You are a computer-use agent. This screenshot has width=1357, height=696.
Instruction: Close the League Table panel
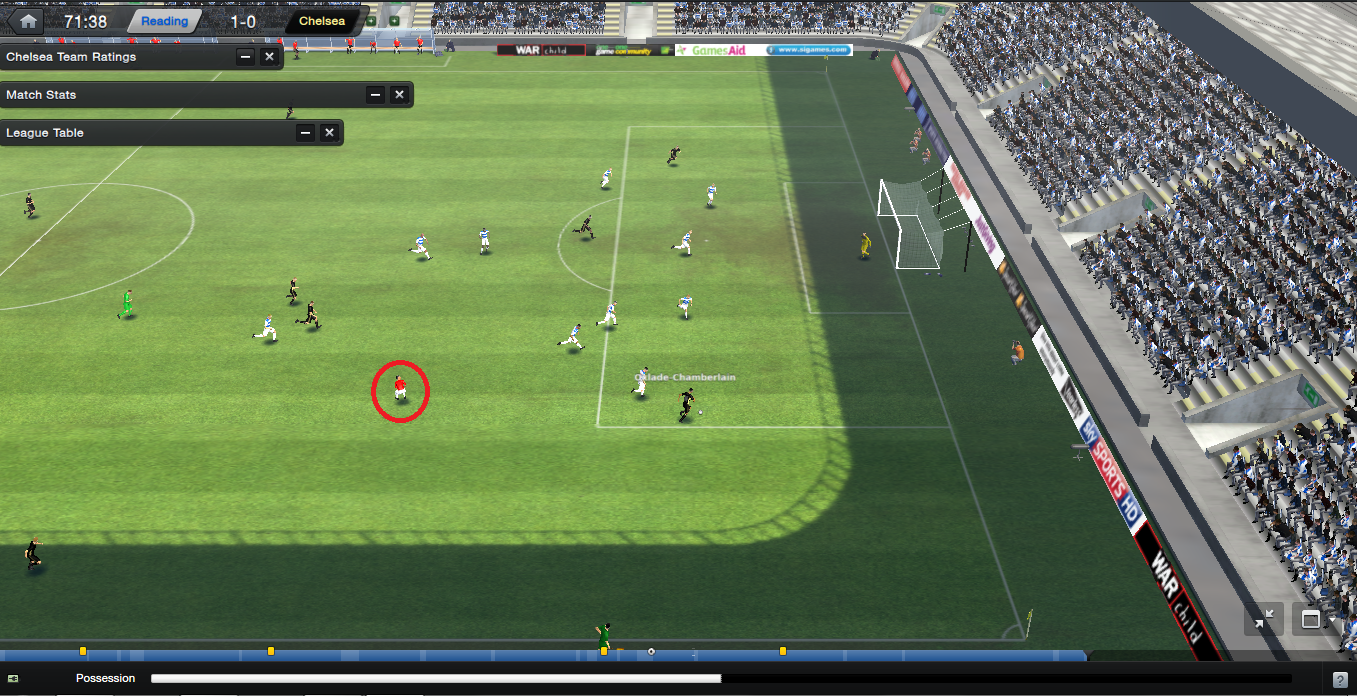pos(329,133)
